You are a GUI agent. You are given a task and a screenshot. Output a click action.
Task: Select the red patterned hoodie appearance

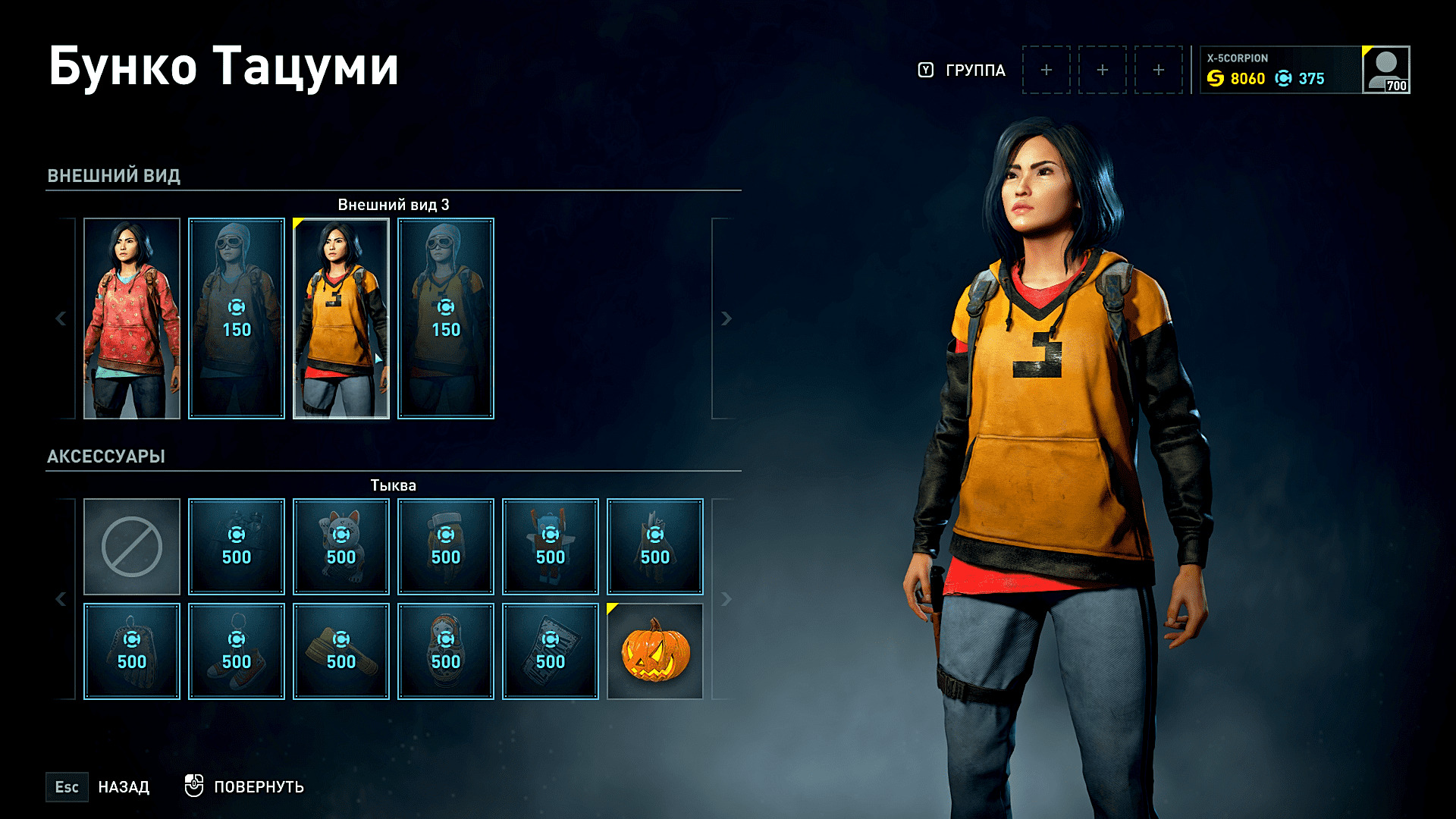pyautogui.click(x=132, y=318)
